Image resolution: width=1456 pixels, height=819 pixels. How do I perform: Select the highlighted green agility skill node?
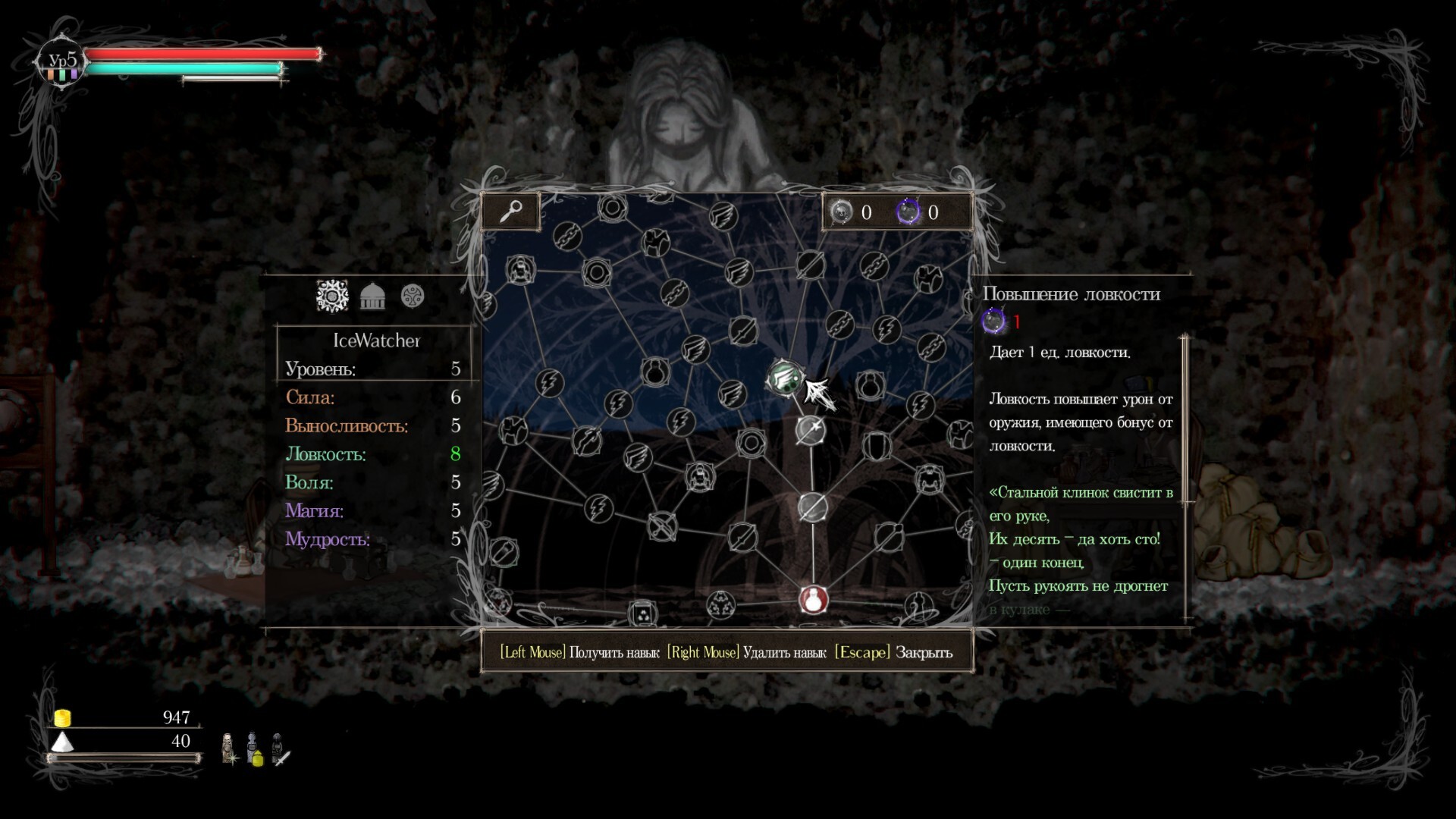pos(783,377)
